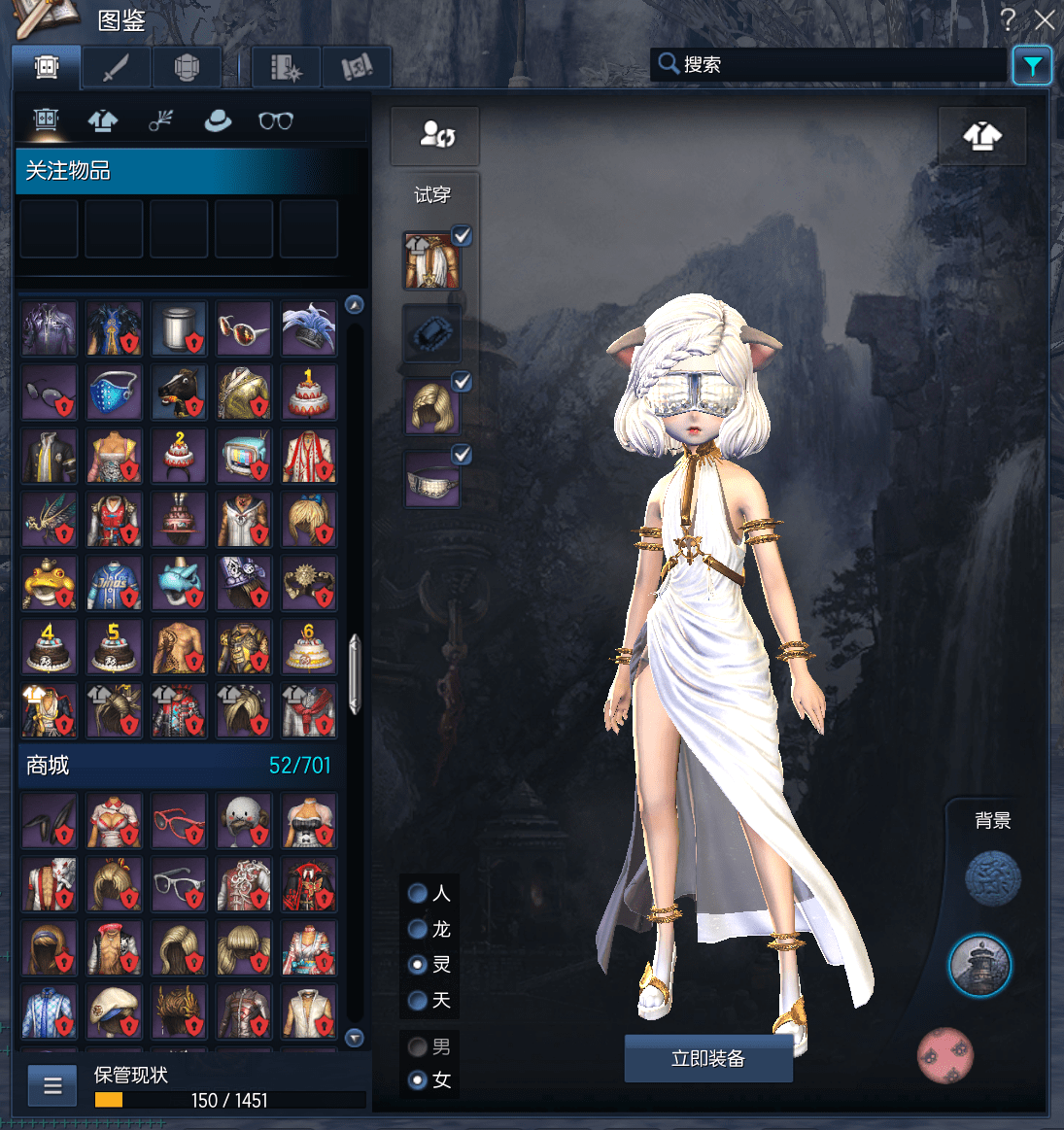Select the 龙 race option
Screen dimensions: 1064x1130
(x=418, y=929)
